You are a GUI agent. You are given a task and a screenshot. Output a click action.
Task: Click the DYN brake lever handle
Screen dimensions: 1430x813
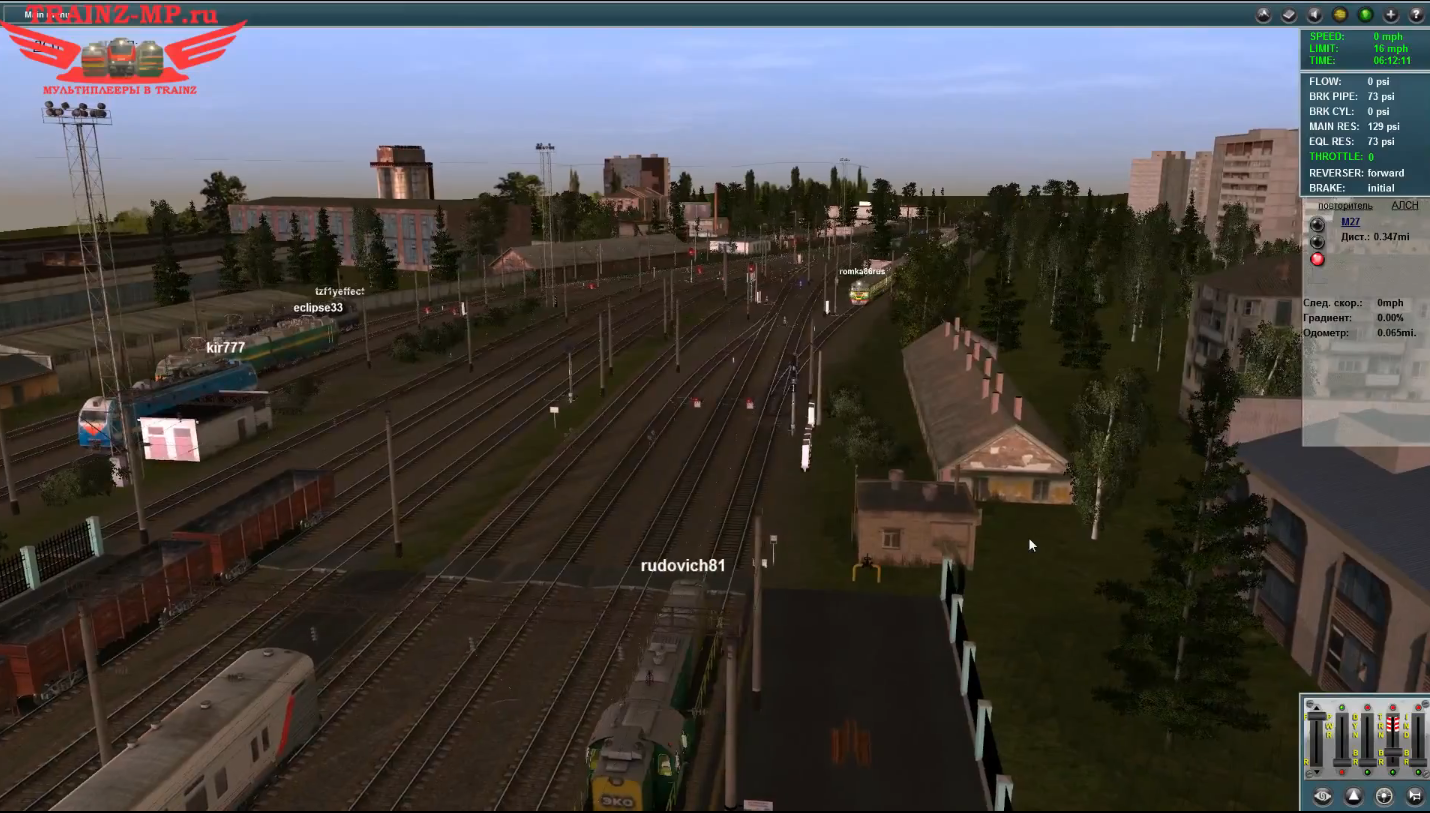point(1367,762)
